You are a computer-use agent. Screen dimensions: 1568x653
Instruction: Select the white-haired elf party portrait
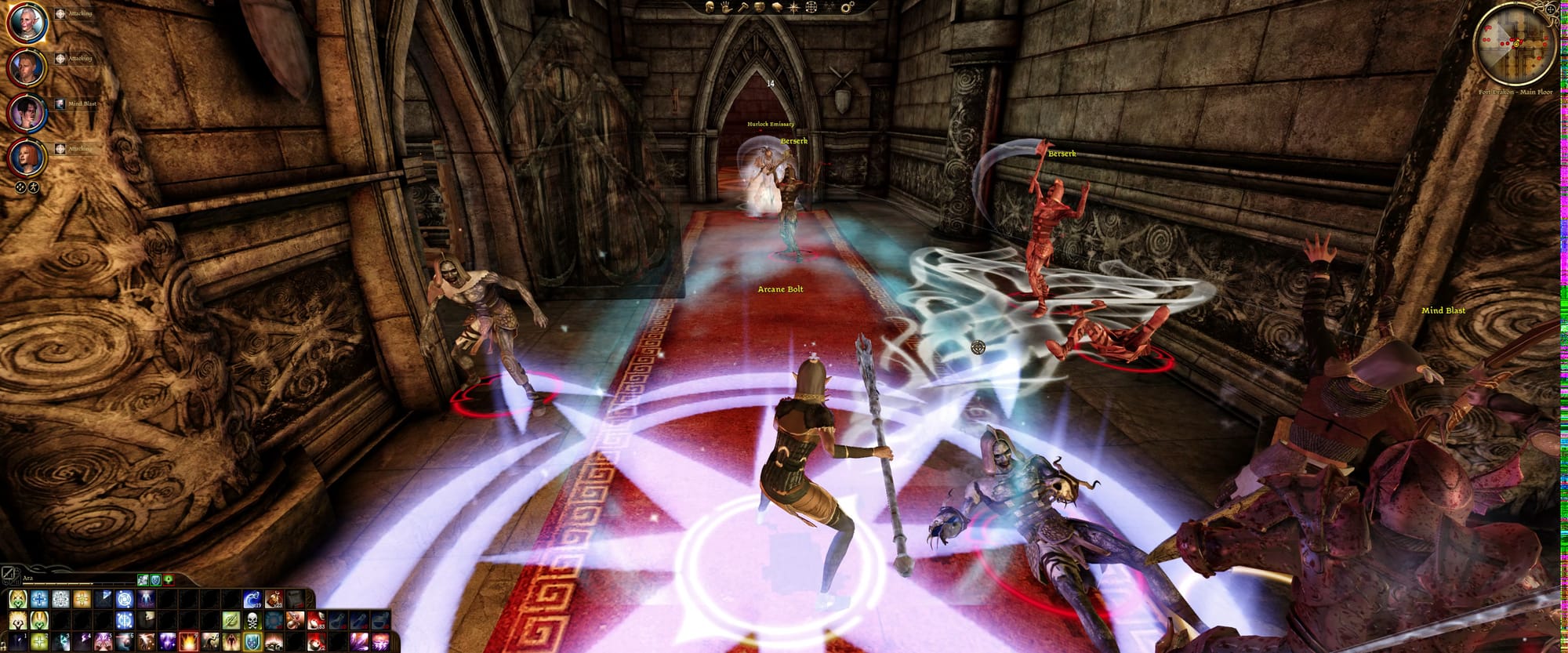point(27,23)
